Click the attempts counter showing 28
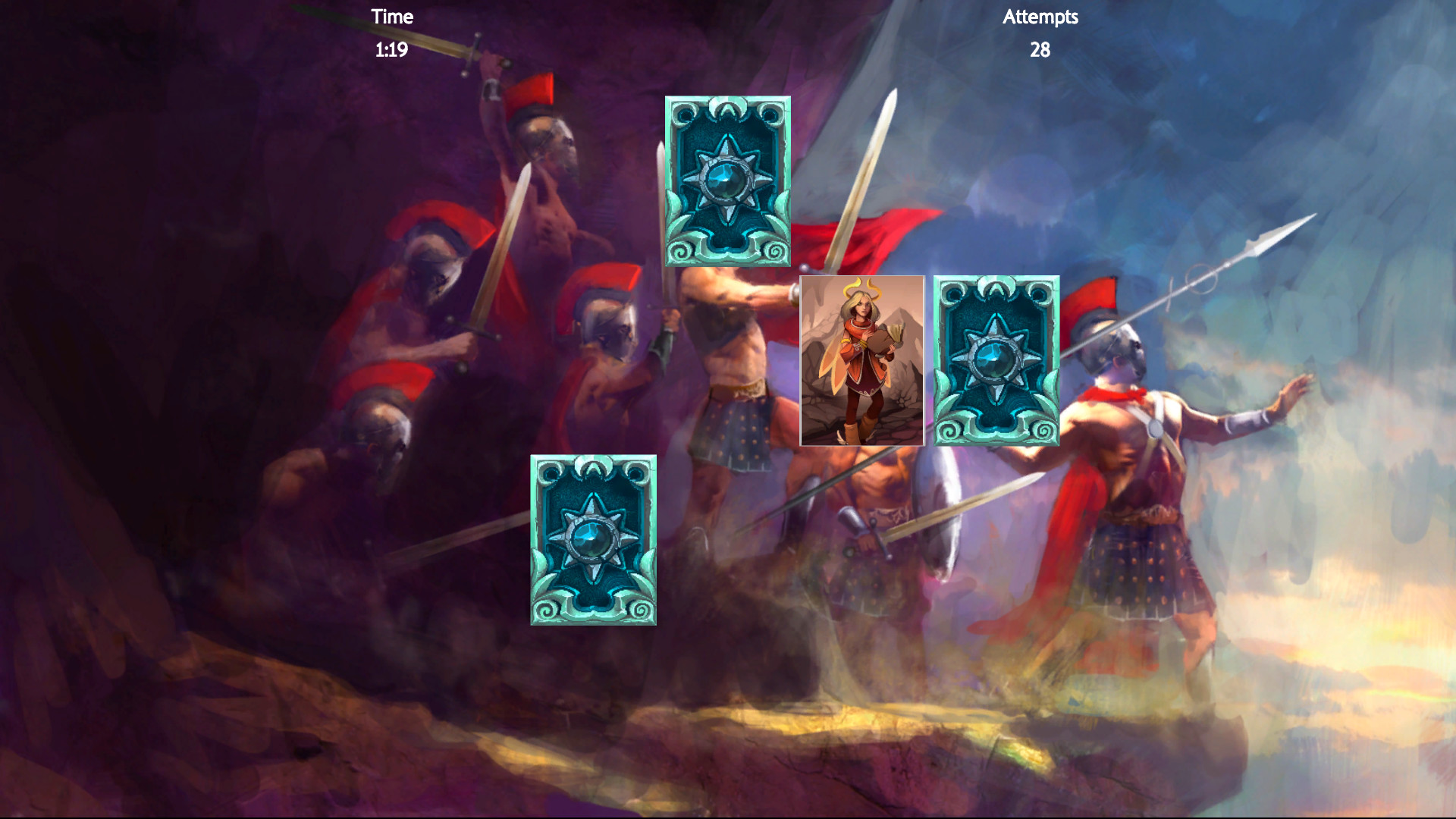The image size is (1456, 819). pos(1039,51)
